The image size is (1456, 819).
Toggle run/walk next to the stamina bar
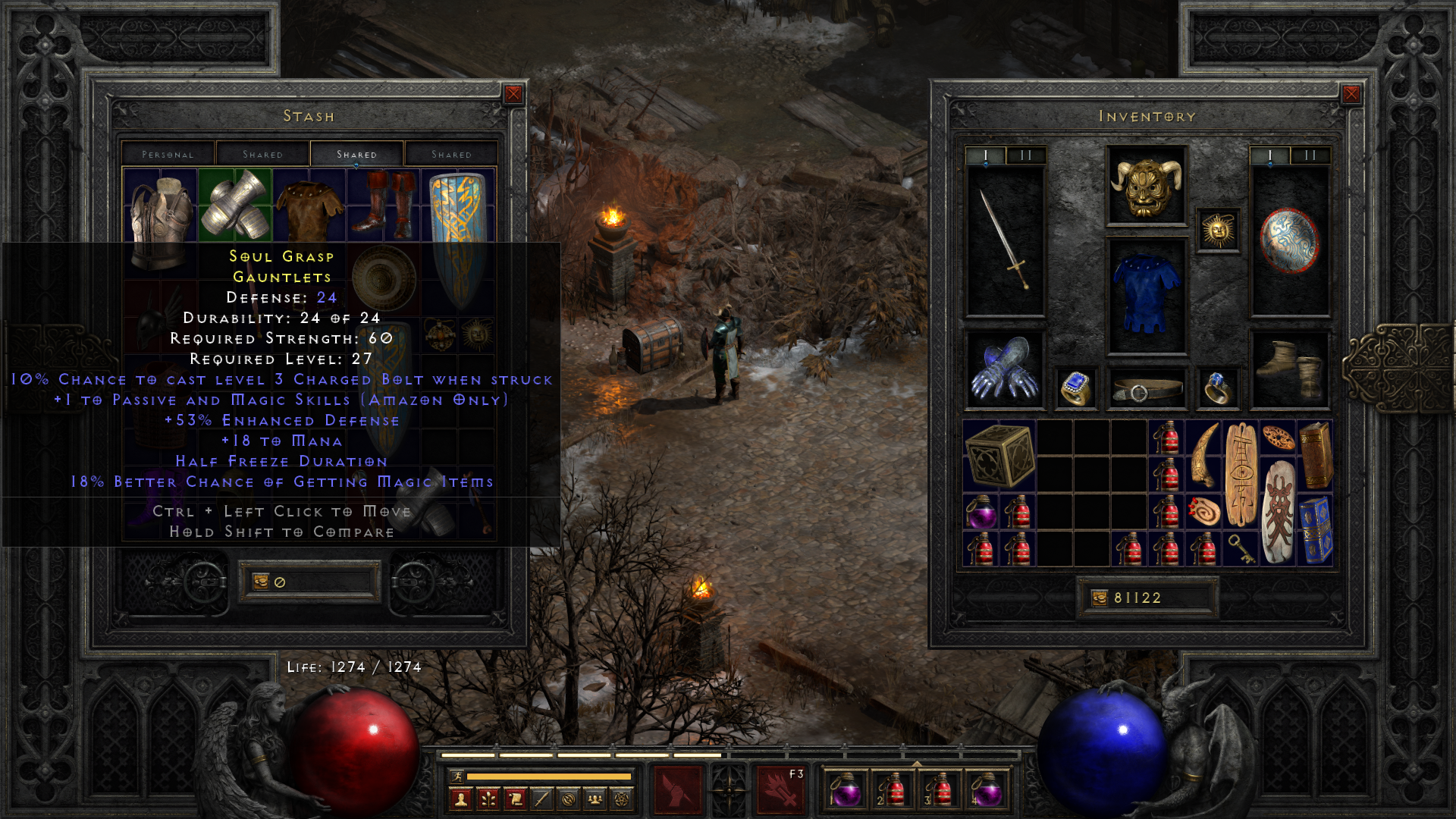pos(457,776)
